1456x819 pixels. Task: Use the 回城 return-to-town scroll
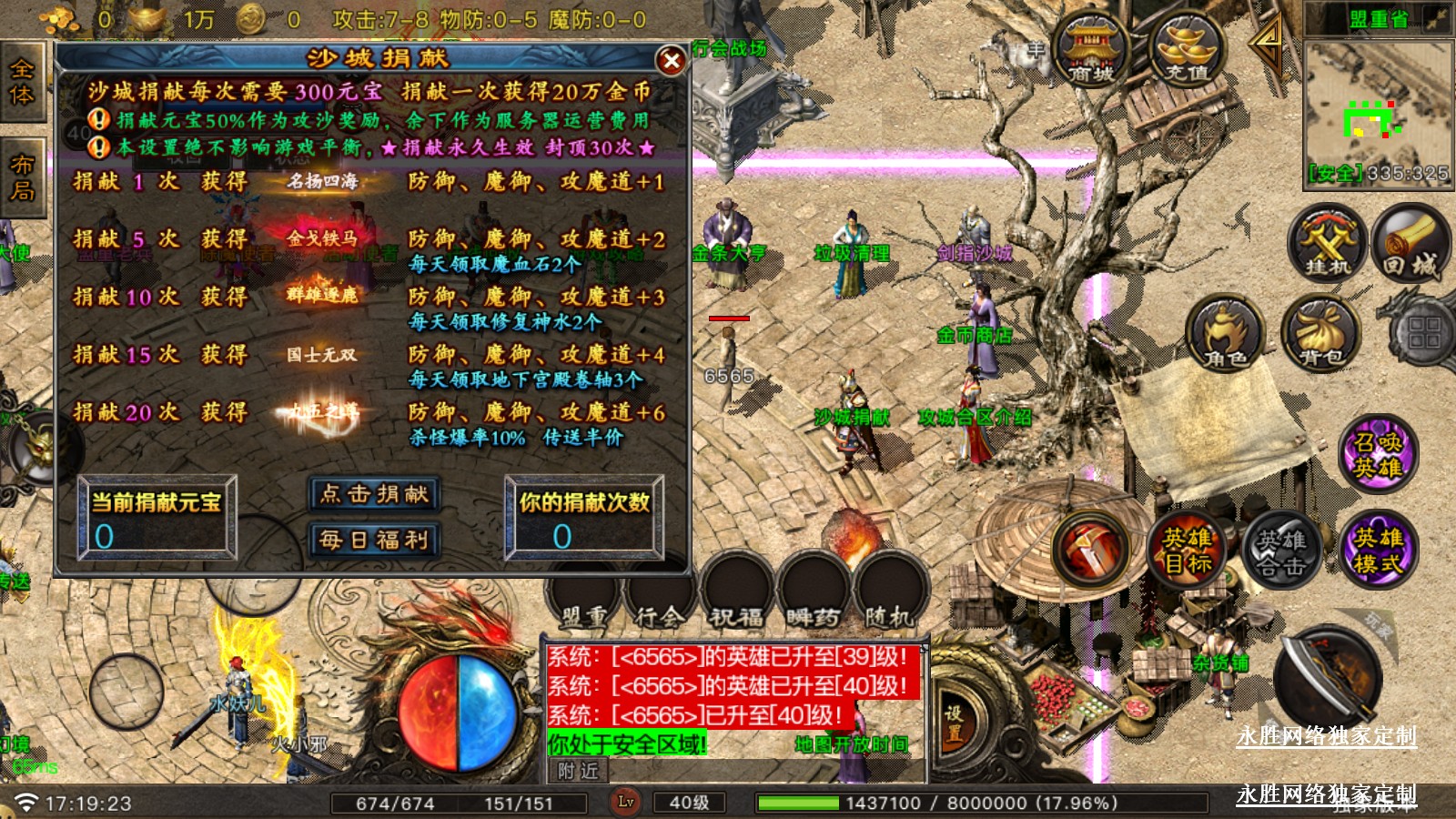[x=1410, y=243]
